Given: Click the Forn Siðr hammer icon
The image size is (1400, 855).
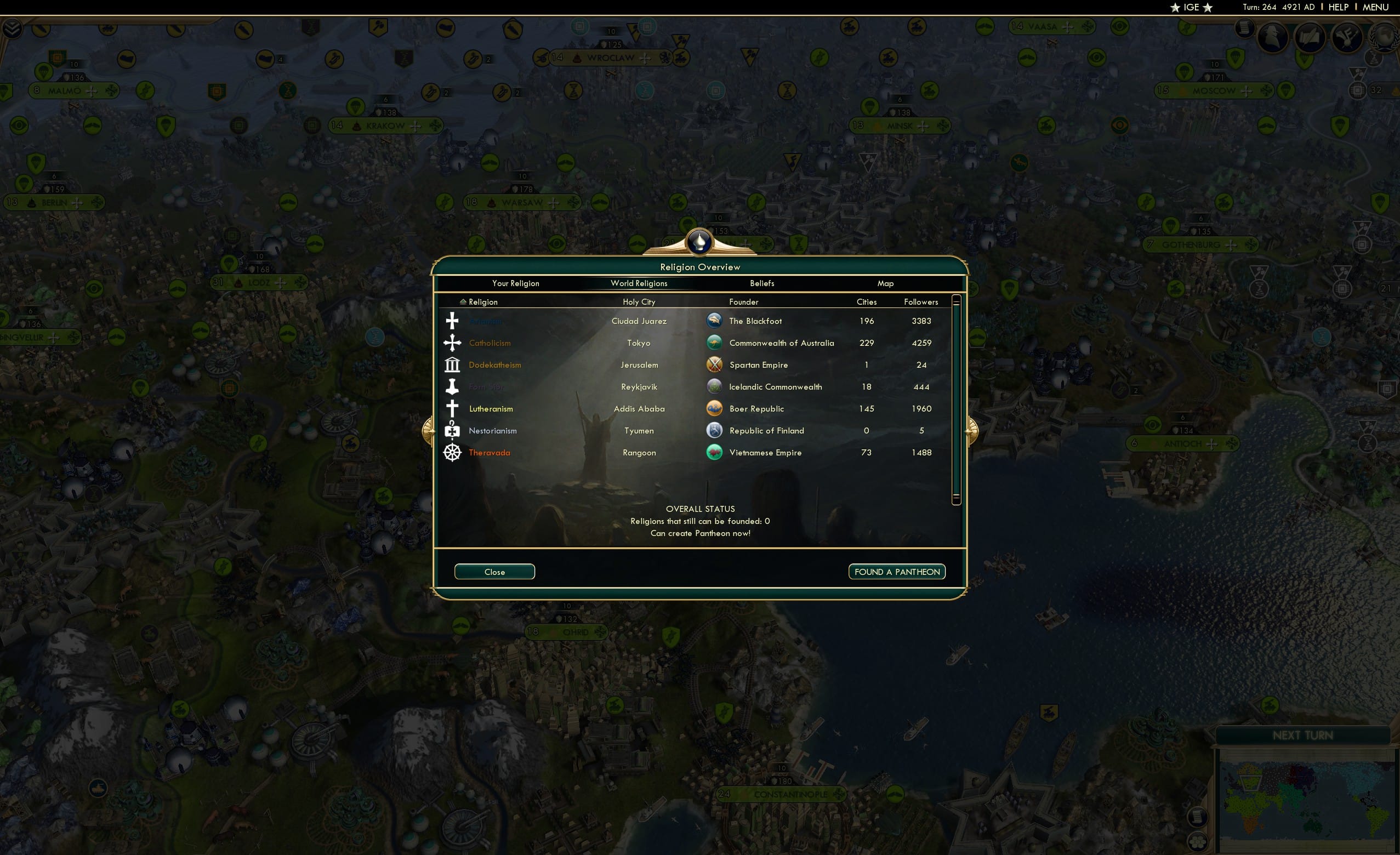Looking at the screenshot, I should 452,386.
